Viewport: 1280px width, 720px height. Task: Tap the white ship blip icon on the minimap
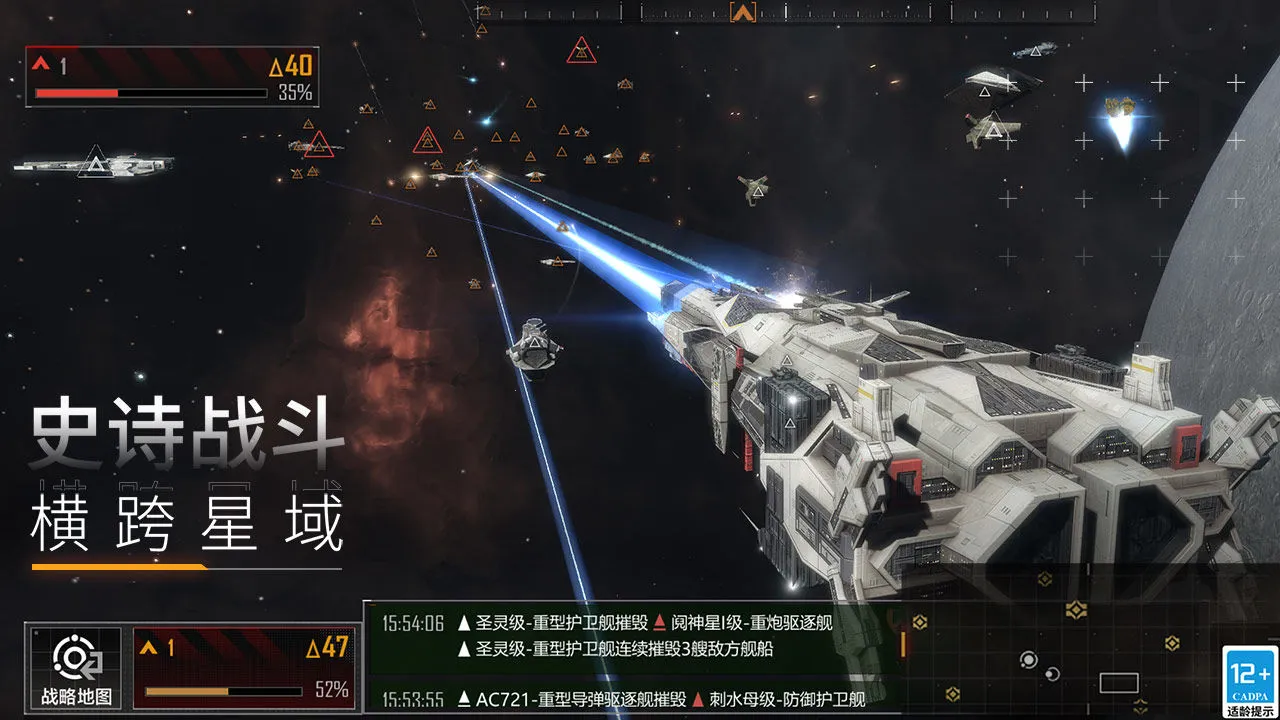coord(1051,674)
